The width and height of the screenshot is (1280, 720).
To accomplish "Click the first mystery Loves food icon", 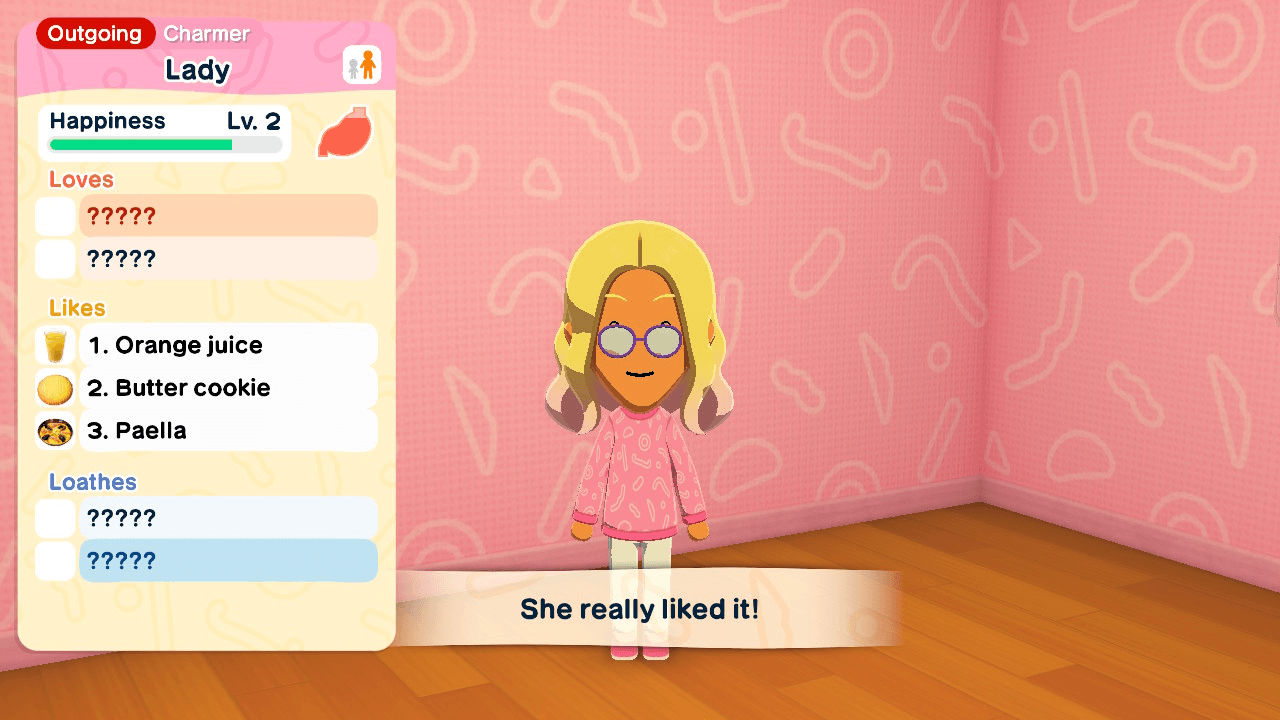I will click(55, 215).
